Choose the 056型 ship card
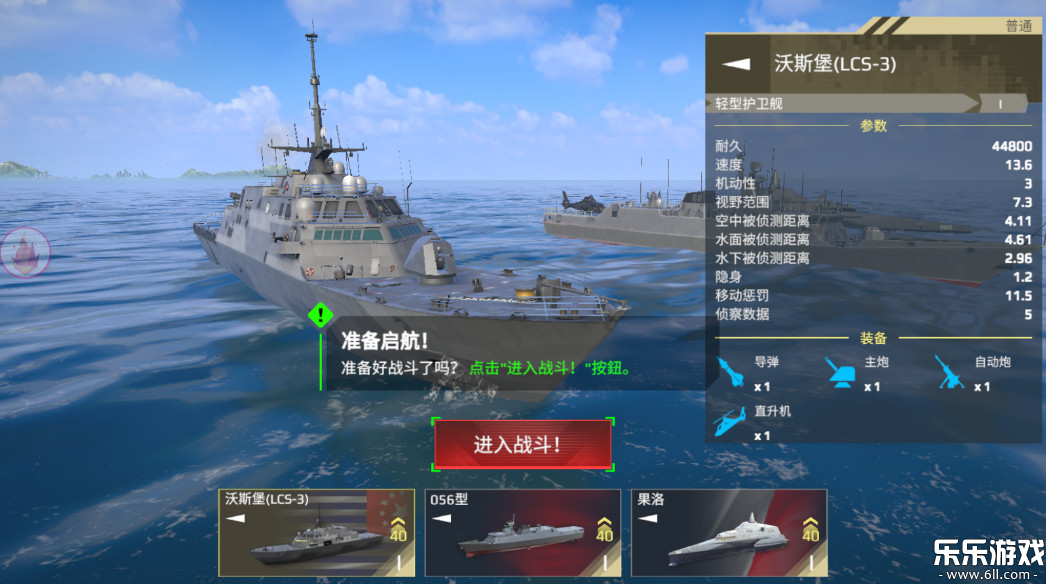The height and width of the screenshot is (584, 1046). [522, 533]
